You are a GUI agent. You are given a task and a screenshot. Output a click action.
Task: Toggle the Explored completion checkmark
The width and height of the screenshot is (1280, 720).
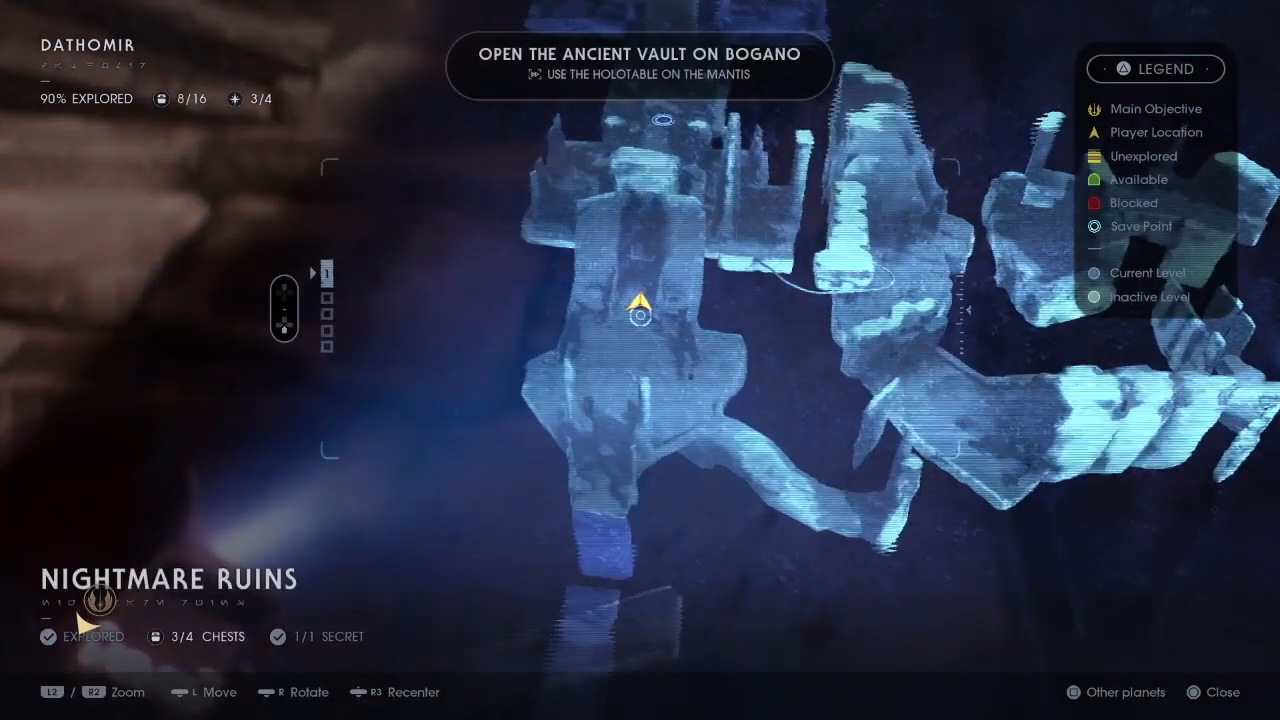(48, 637)
